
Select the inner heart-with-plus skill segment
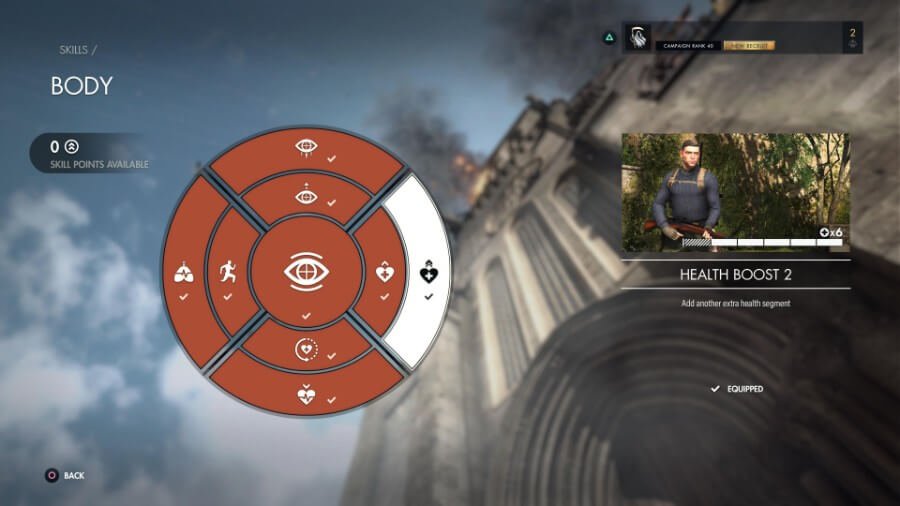(x=385, y=271)
